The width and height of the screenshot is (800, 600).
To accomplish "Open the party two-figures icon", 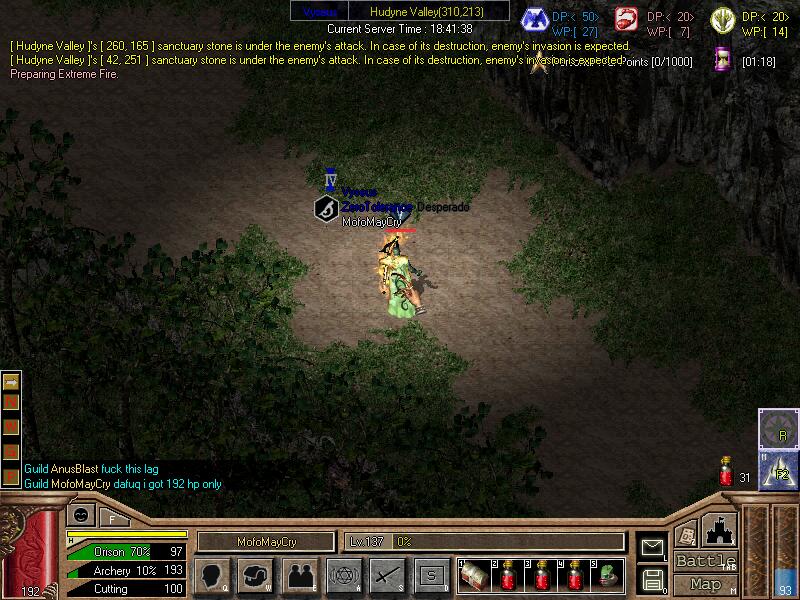I will 299,575.
